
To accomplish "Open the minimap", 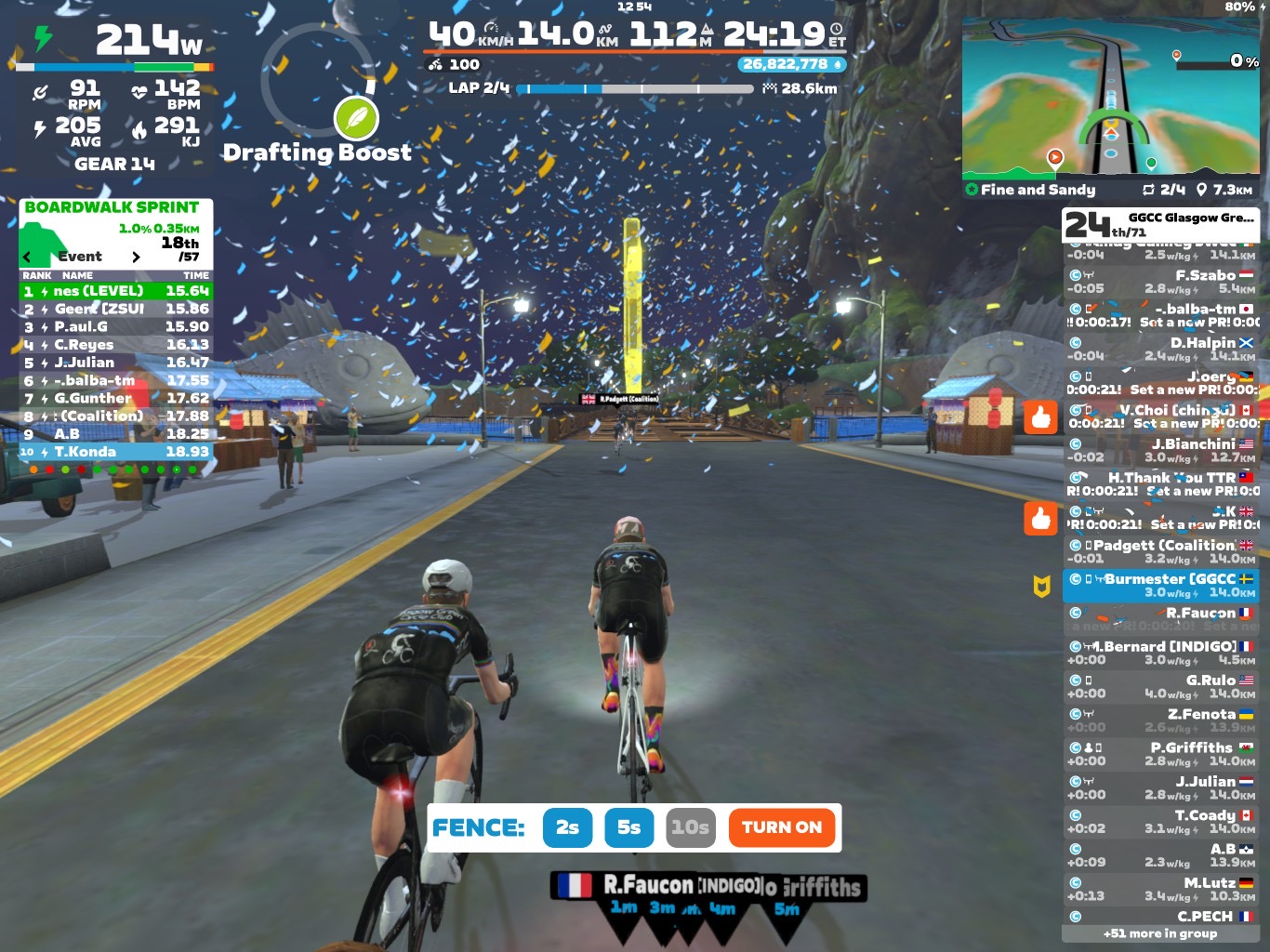I will [1111, 96].
